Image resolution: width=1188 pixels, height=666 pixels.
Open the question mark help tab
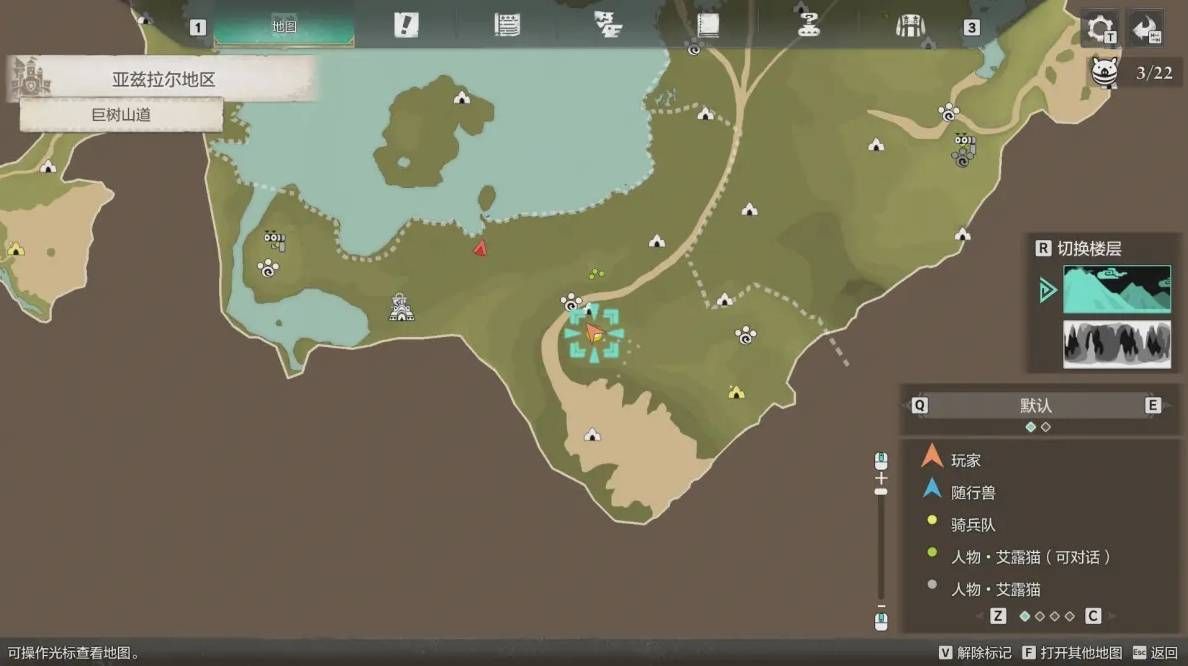808,26
